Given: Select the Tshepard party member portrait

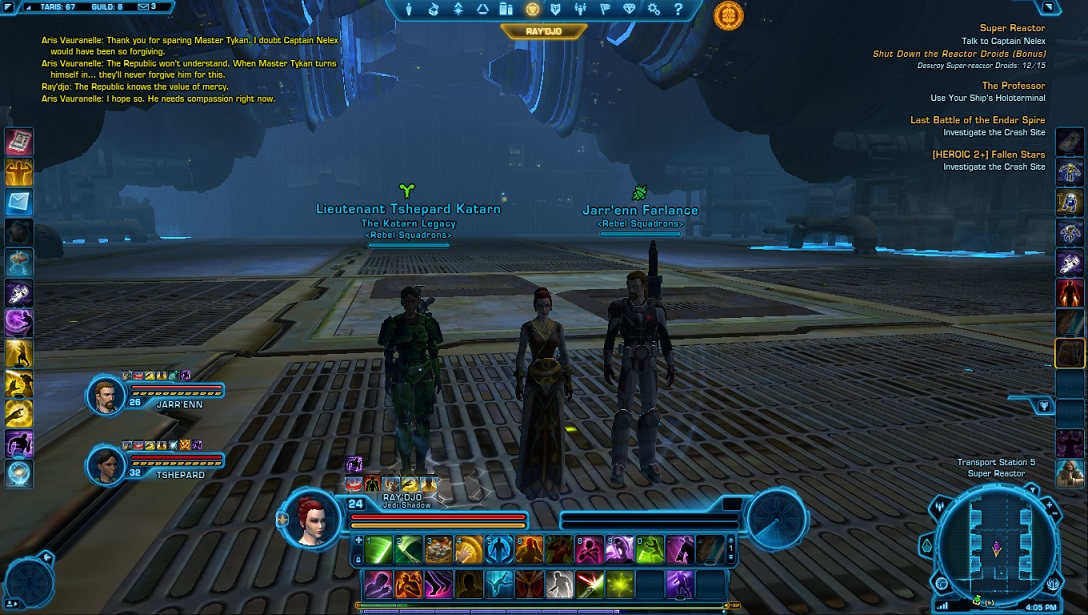Looking at the screenshot, I should tap(105, 465).
